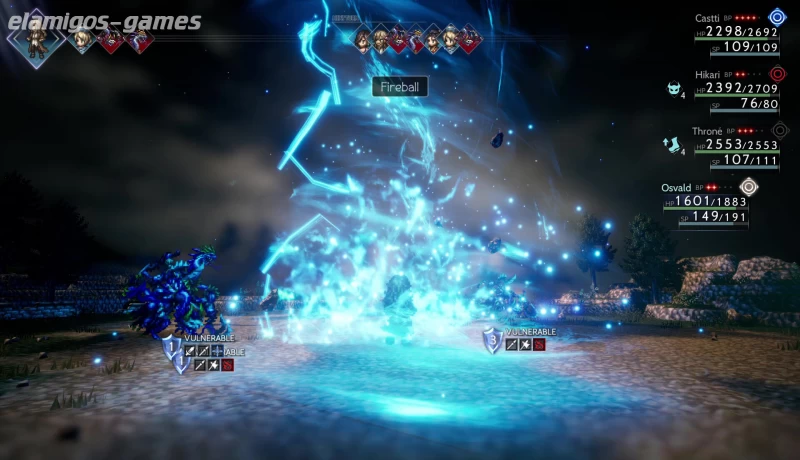
Task: Select Throné's party status panel
Action: 737,145
